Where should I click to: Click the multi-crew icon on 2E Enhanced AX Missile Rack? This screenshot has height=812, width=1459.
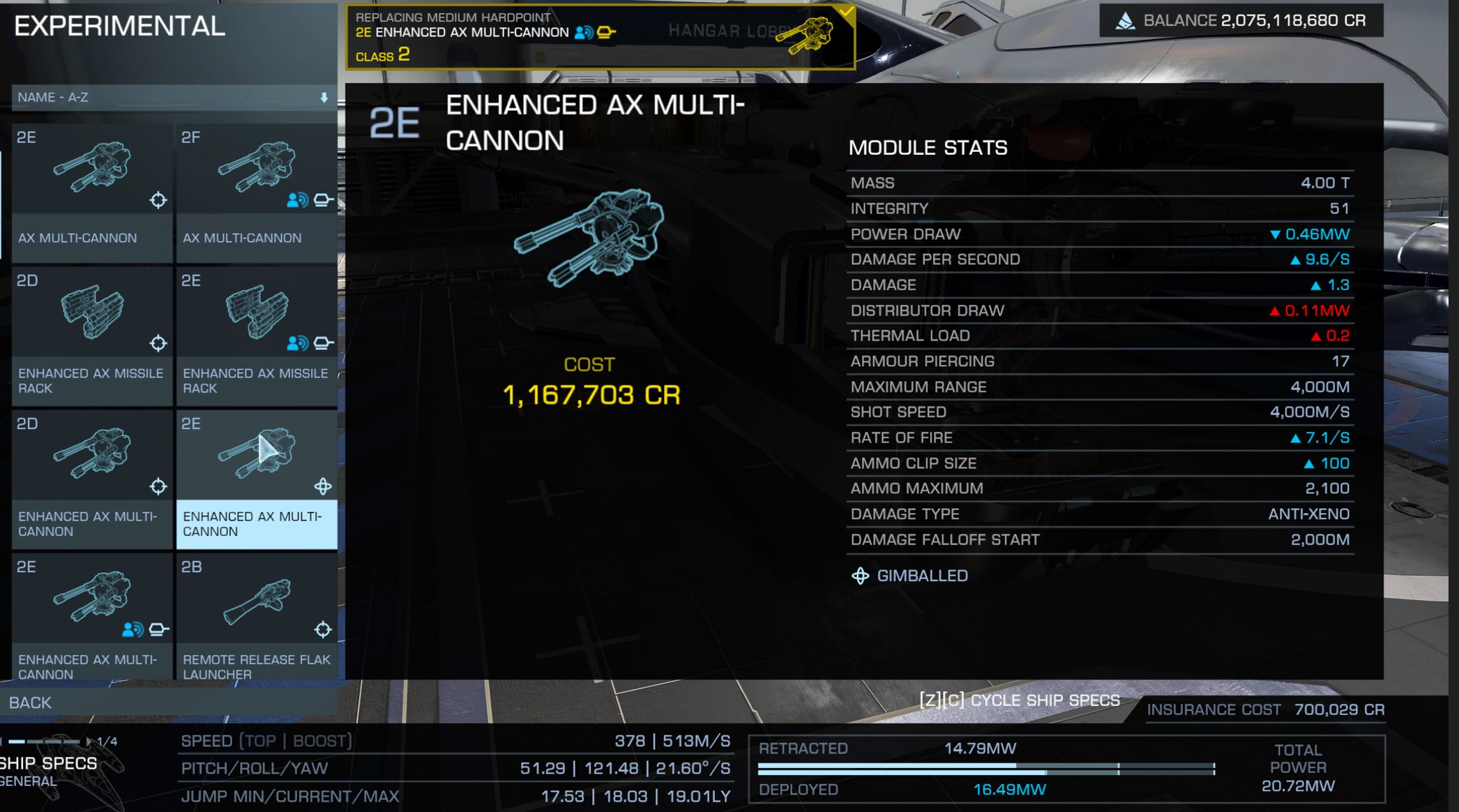[296, 341]
